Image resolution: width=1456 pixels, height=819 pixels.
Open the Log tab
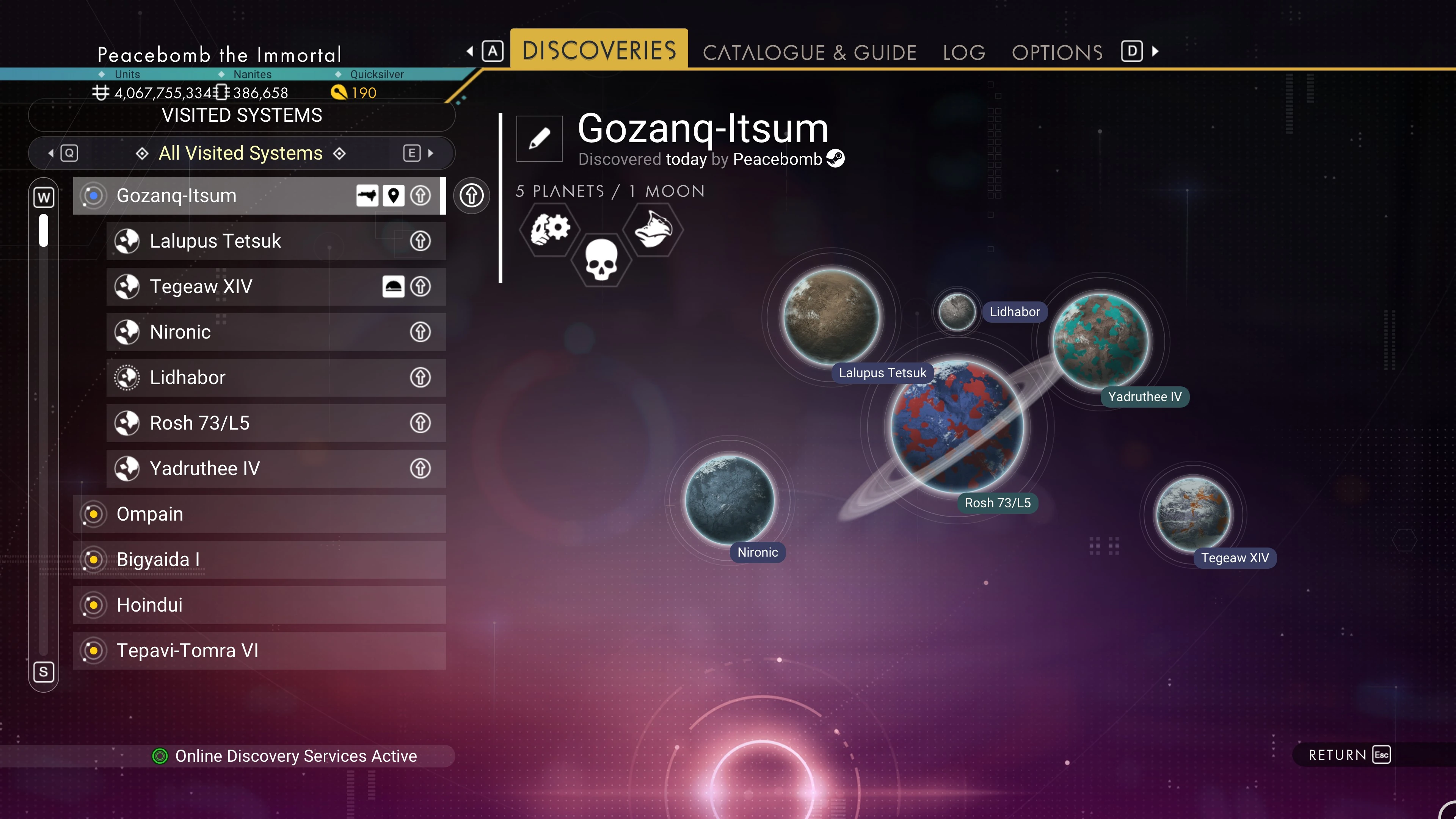(x=964, y=52)
